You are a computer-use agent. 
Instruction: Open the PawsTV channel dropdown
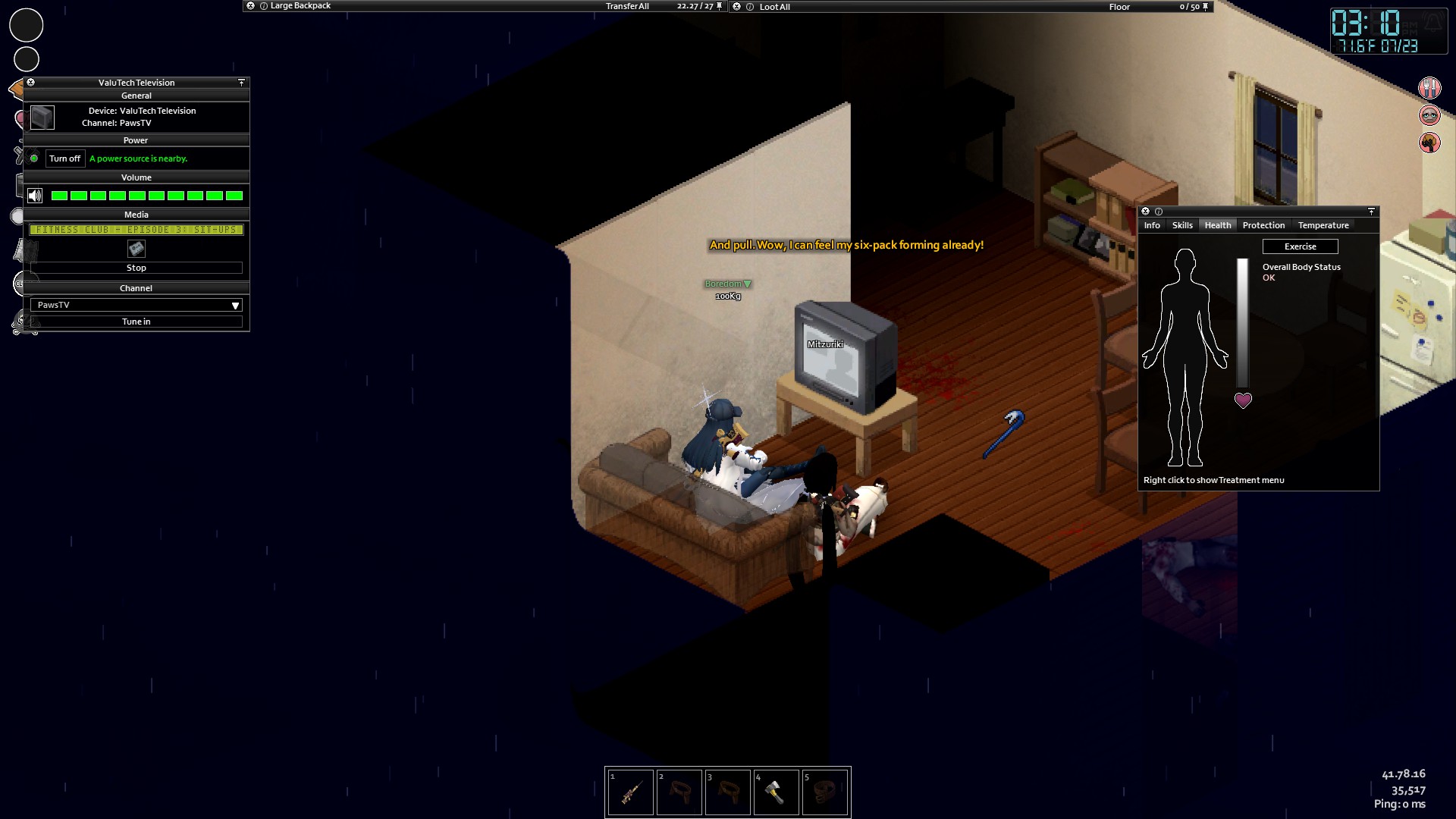234,304
